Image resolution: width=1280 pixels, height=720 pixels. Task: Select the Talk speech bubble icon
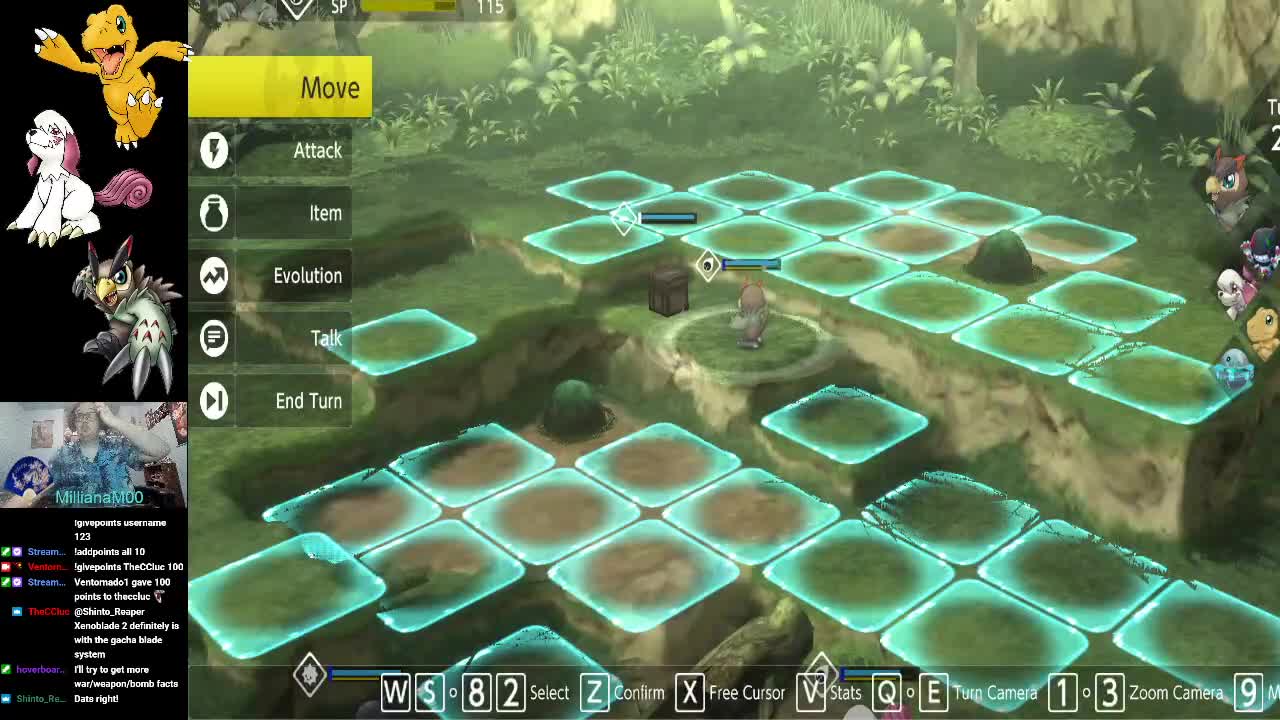(x=213, y=338)
